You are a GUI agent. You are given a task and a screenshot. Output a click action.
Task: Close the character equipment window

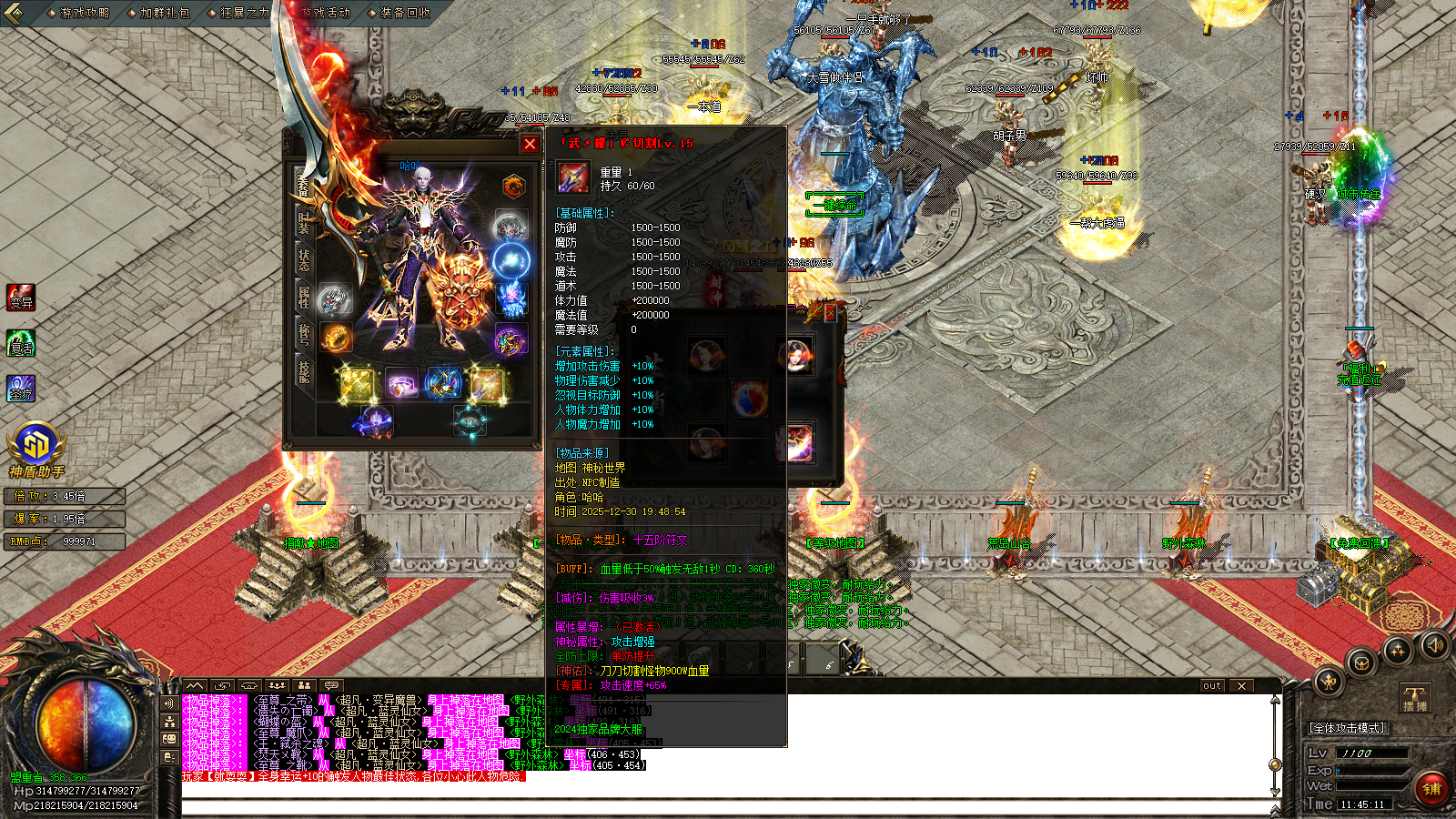click(530, 144)
